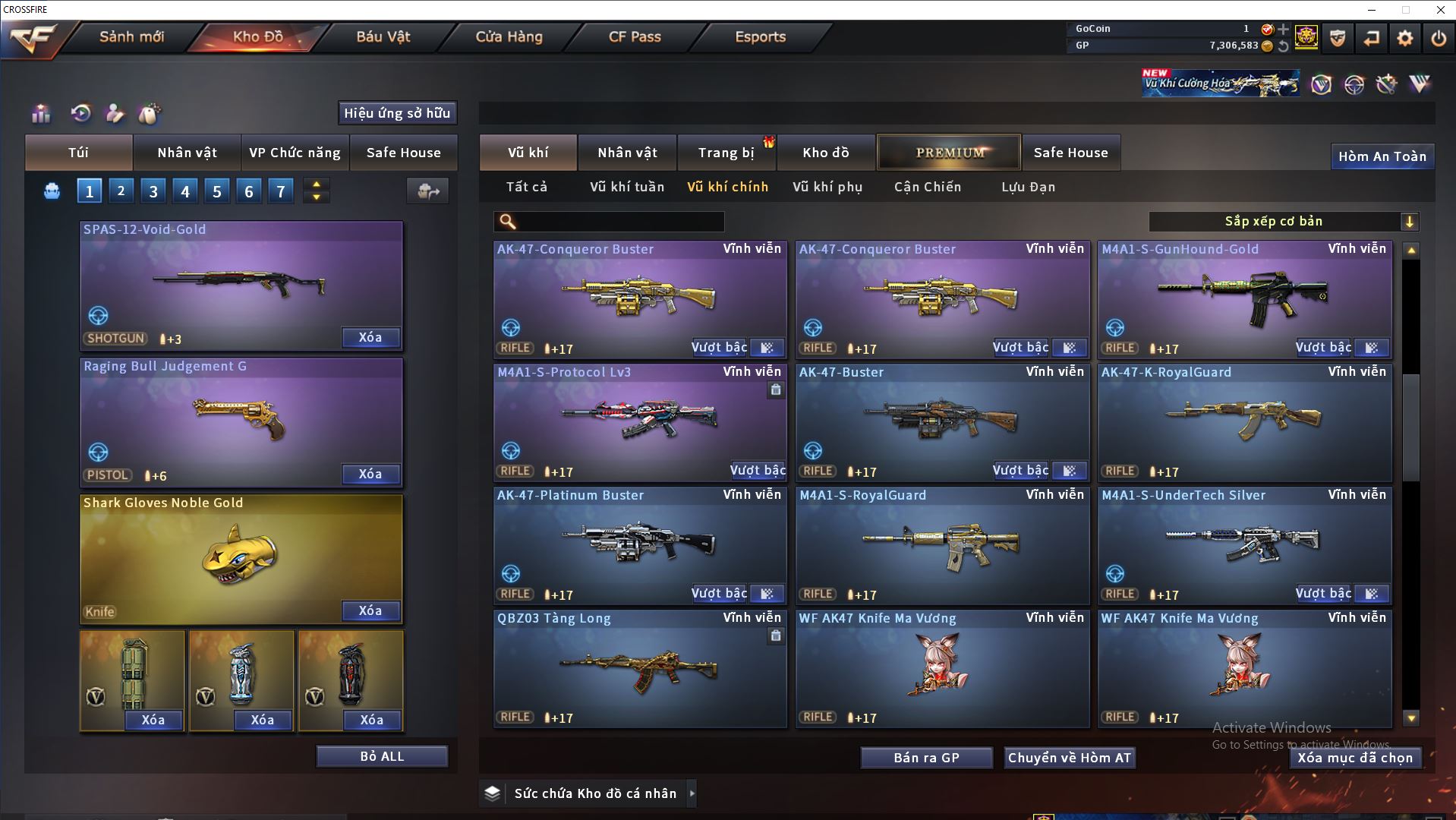Viewport: 1456px width, 820px height.
Task: Remove the SPAS-12-Void-Gold shotgun with Xóa
Action: (370, 338)
